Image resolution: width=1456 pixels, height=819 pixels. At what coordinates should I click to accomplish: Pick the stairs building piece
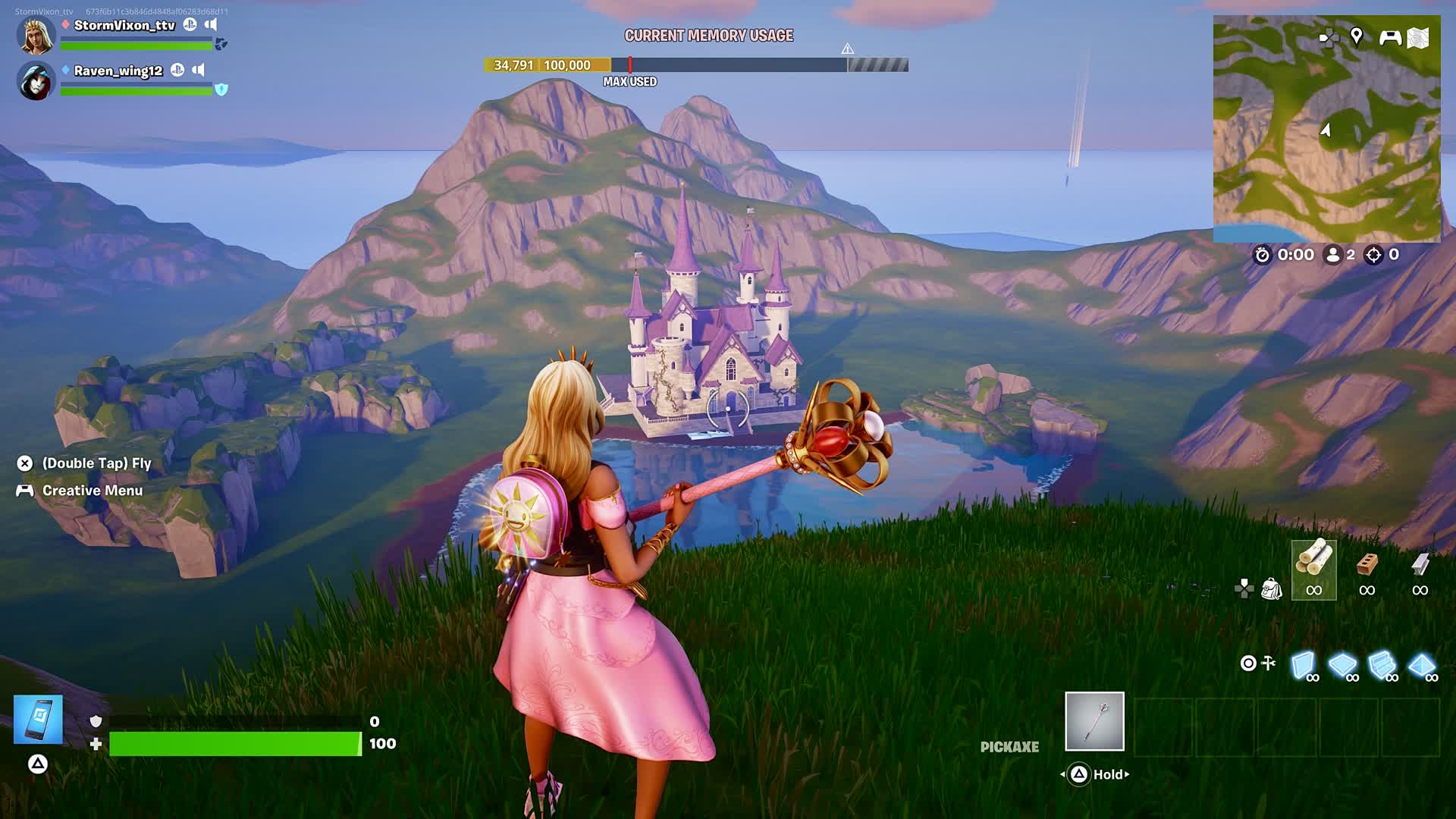1382,665
